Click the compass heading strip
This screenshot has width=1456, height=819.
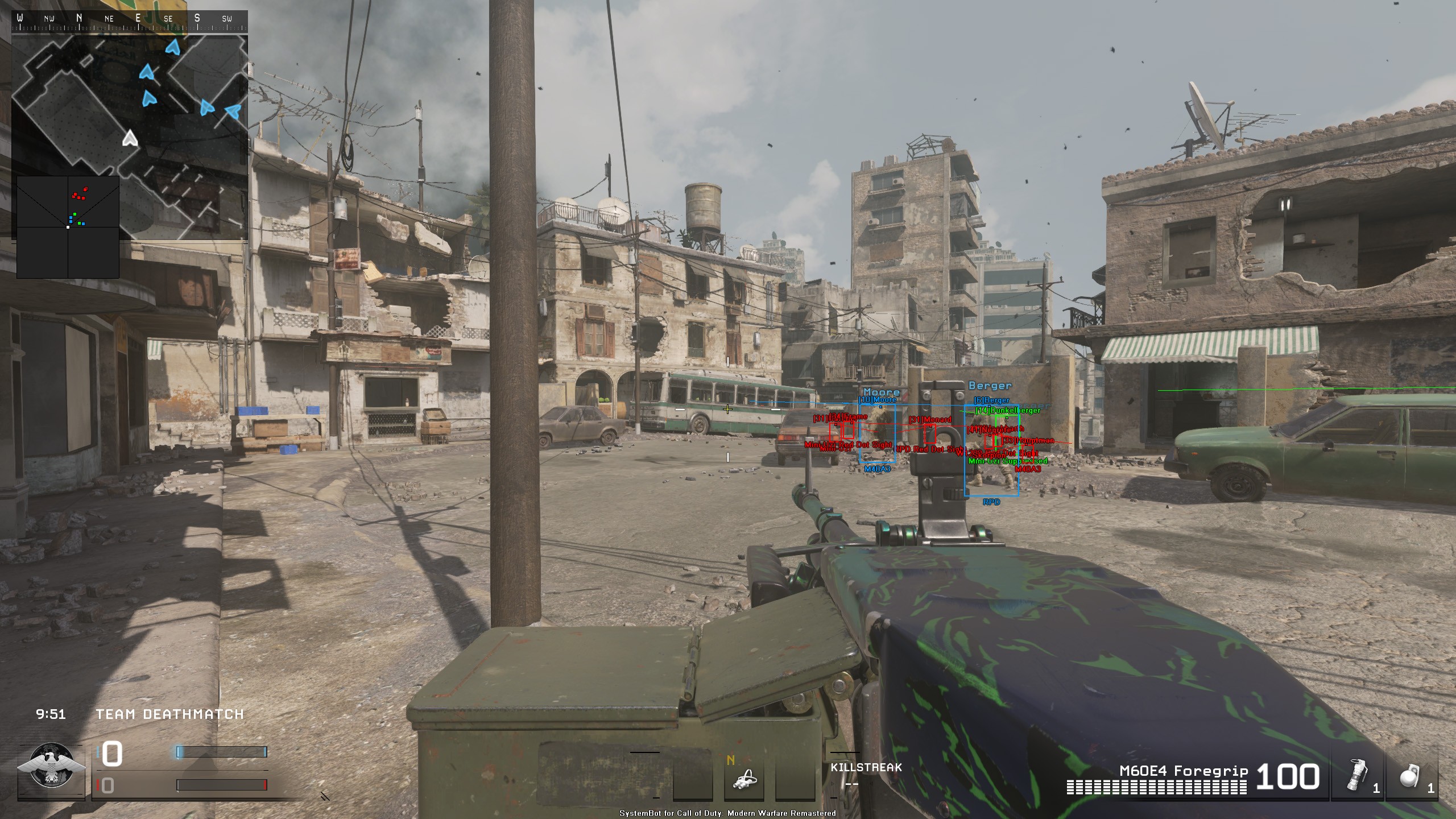click(x=130, y=20)
